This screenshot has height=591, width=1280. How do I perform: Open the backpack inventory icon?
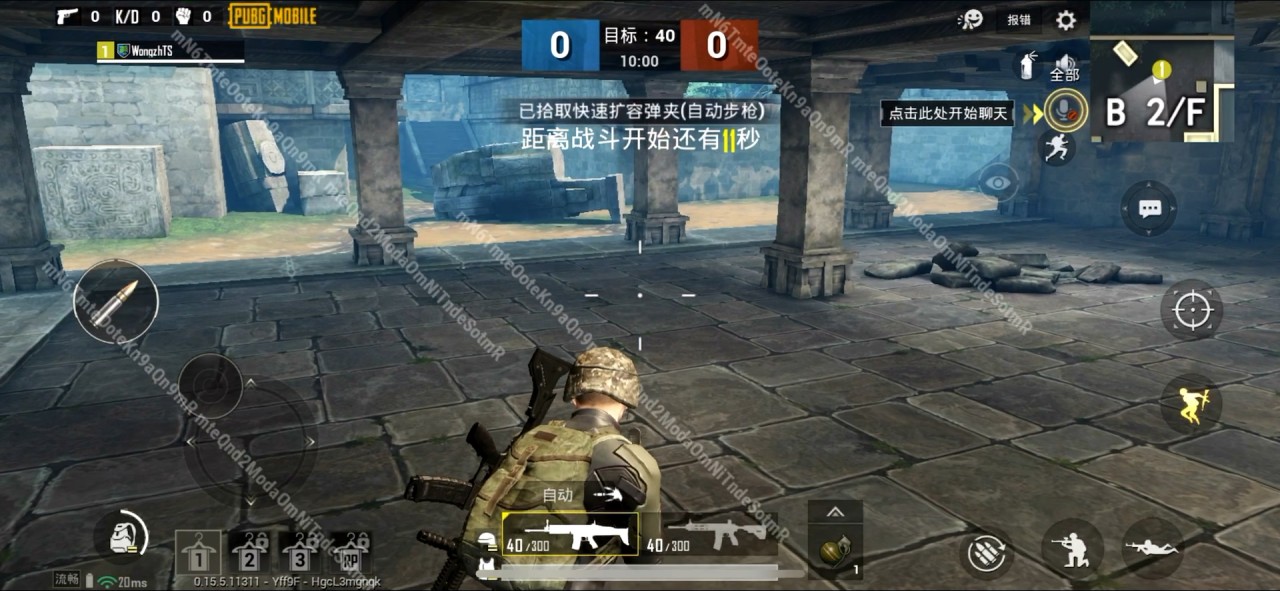pyautogui.click(x=121, y=537)
